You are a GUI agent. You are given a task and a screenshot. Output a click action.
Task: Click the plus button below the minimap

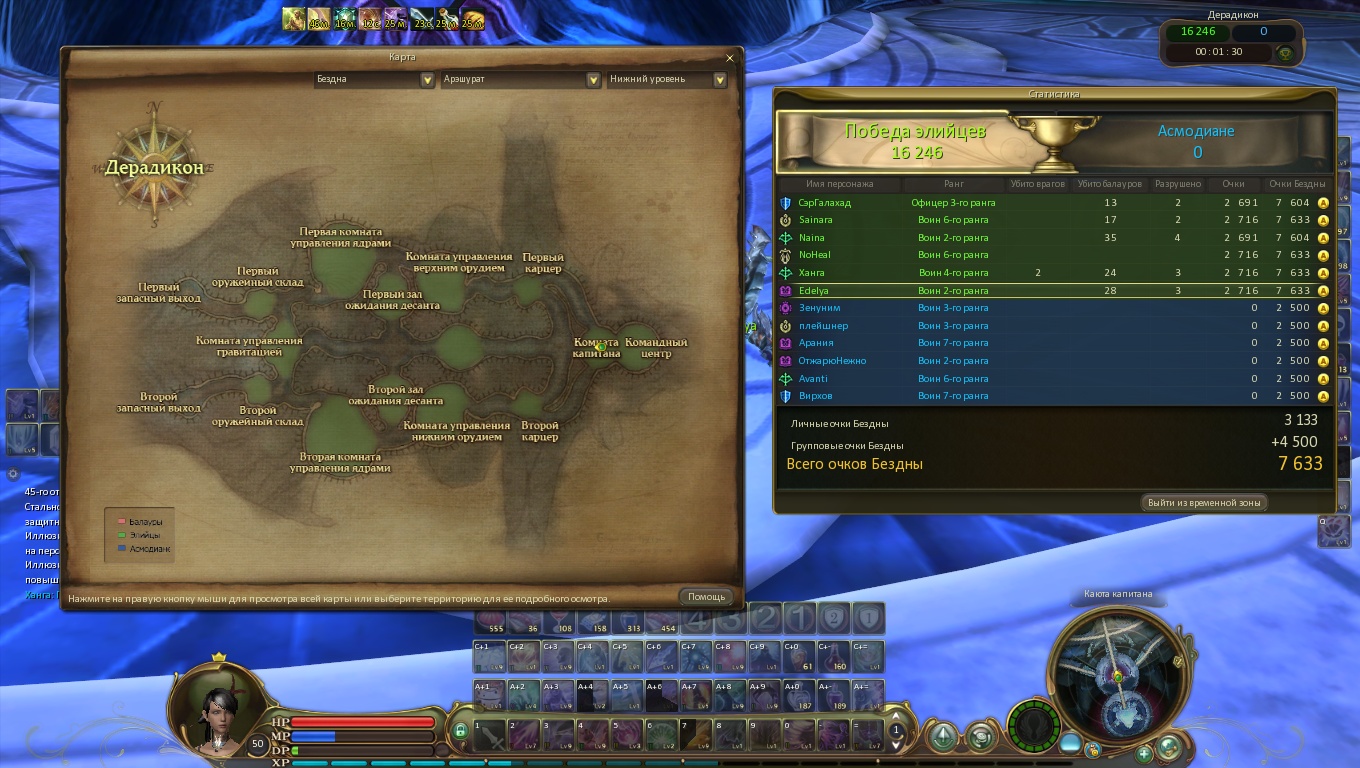1143,753
